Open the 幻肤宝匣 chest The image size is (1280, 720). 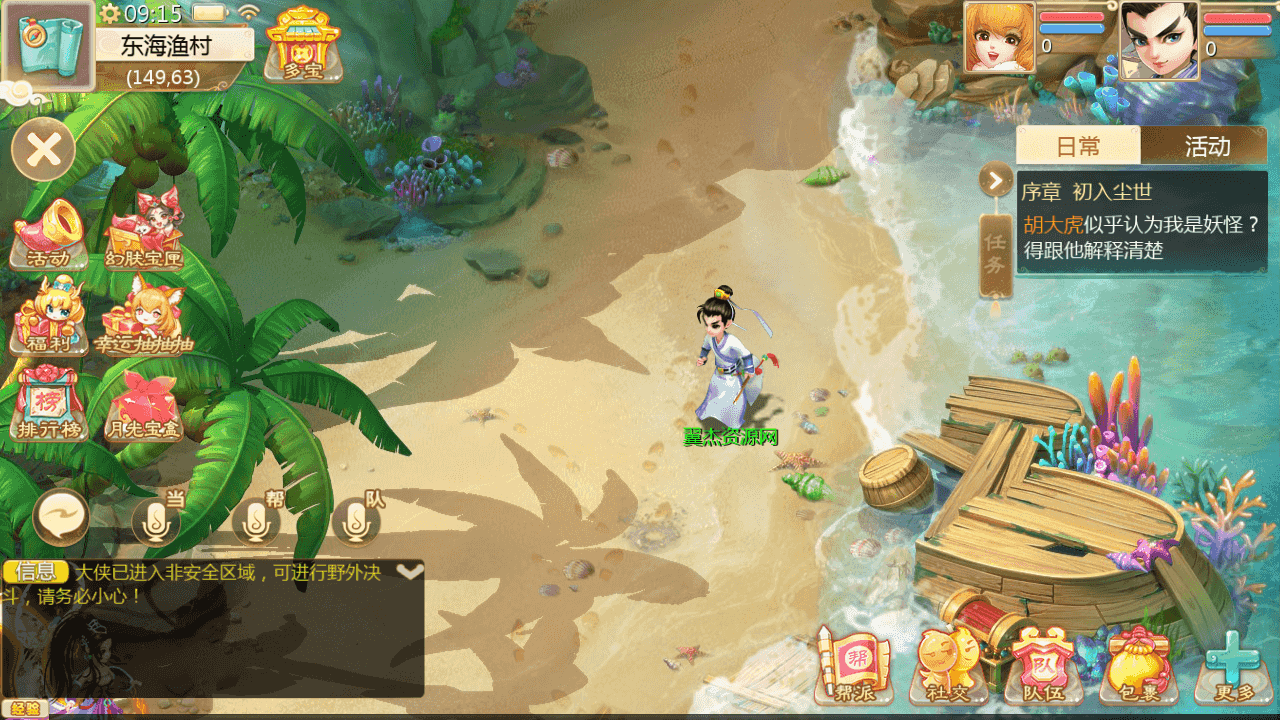(x=145, y=234)
